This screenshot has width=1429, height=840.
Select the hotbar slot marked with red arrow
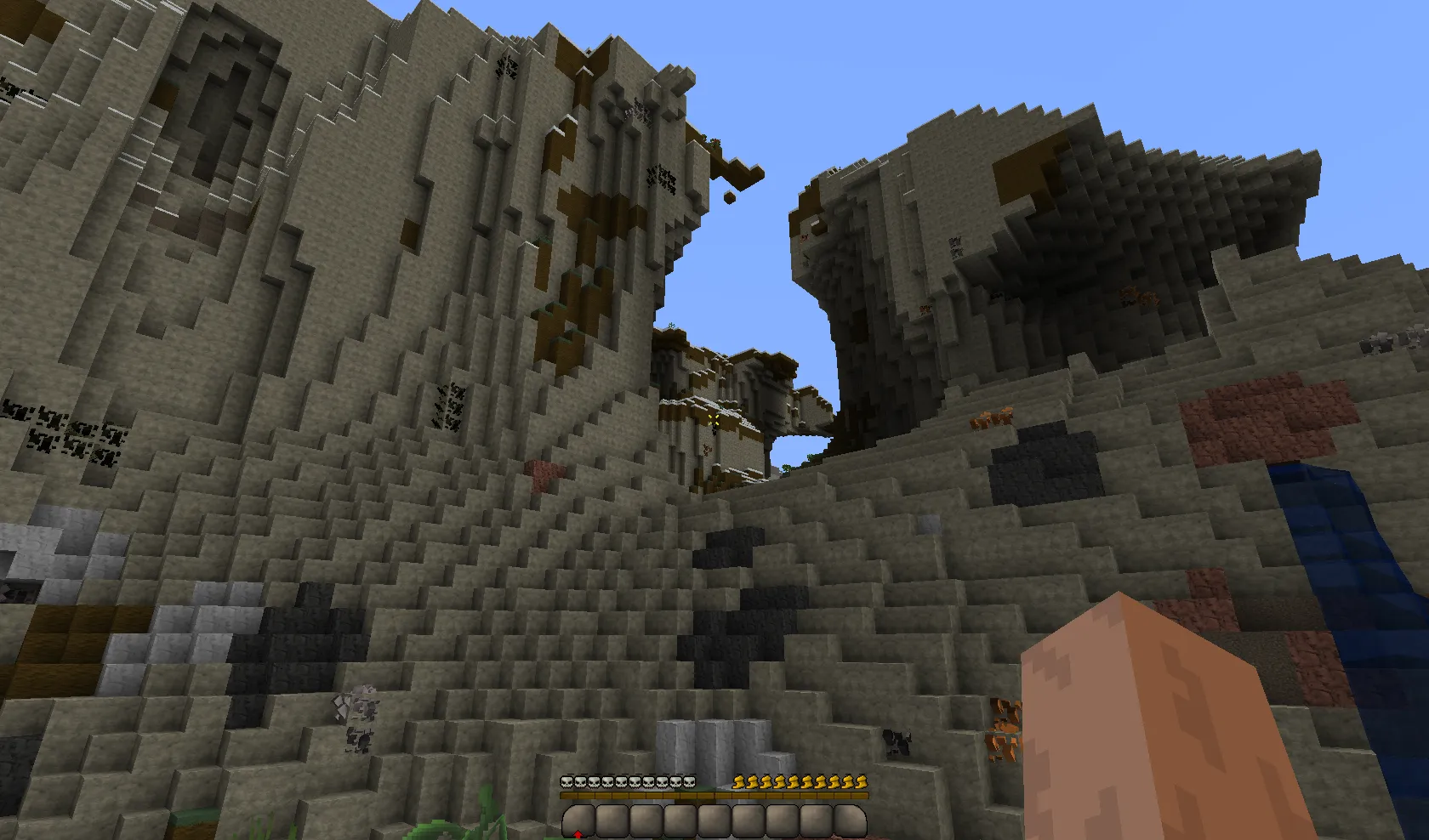coord(578,822)
